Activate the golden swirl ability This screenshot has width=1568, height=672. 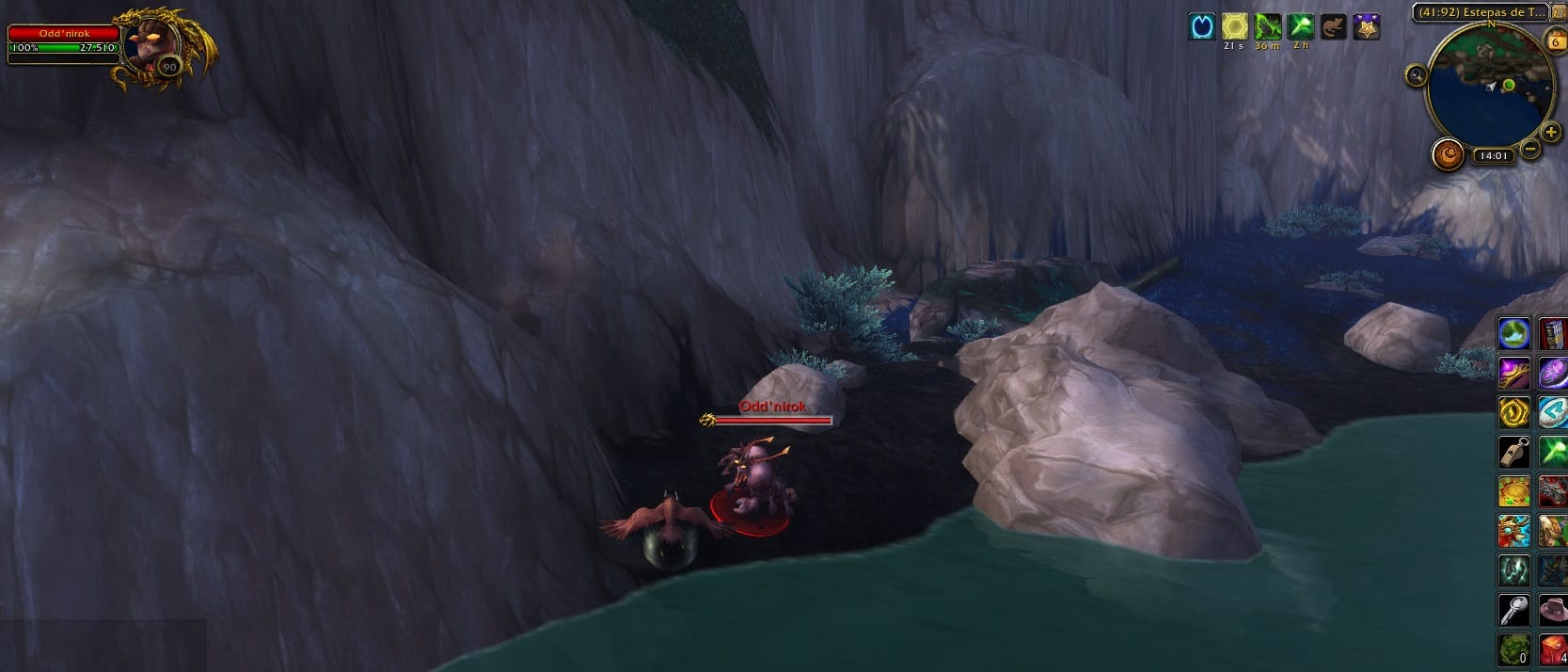[x=1513, y=412]
